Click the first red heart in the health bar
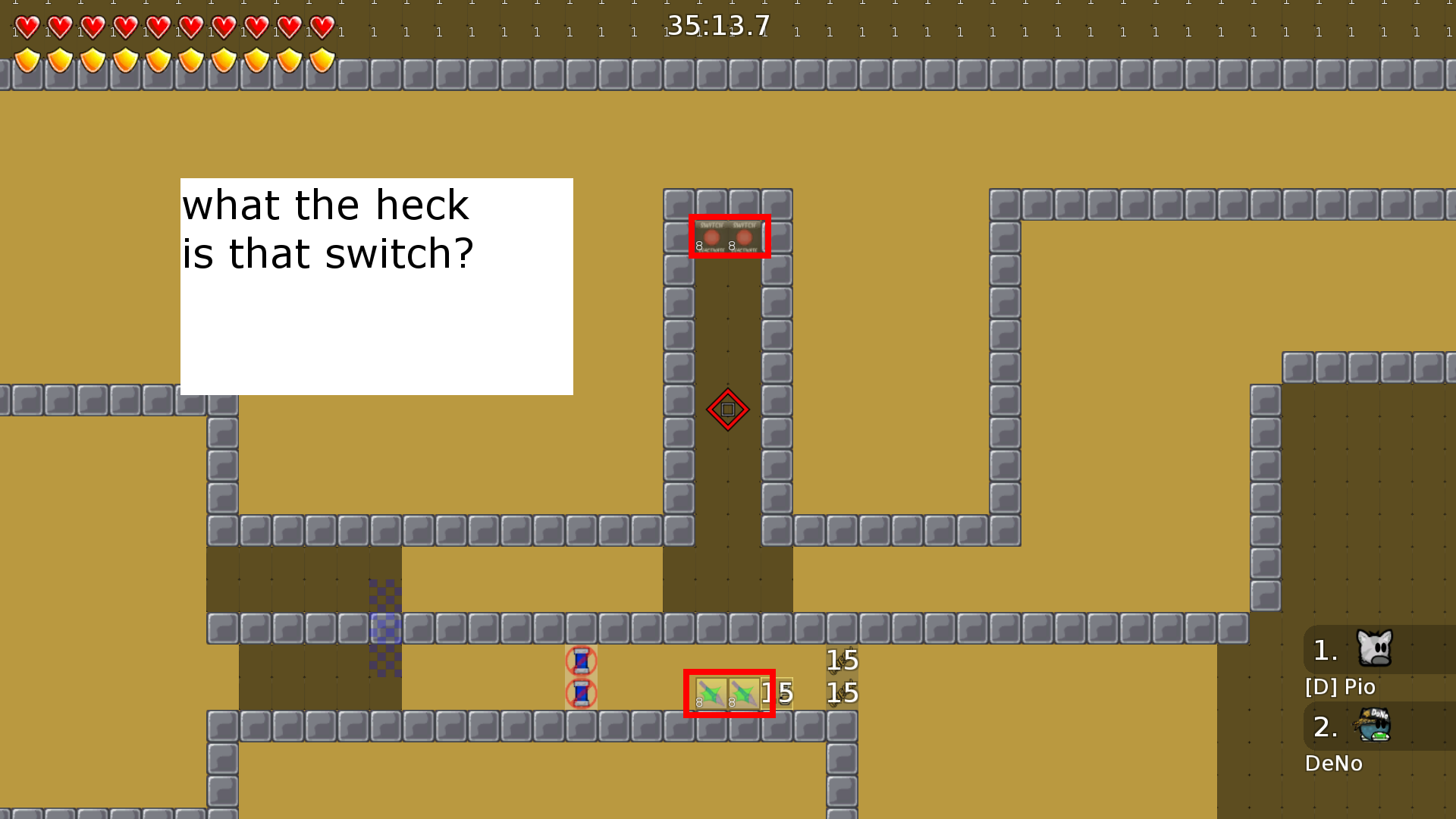The image size is (1456, 819). 27,27
